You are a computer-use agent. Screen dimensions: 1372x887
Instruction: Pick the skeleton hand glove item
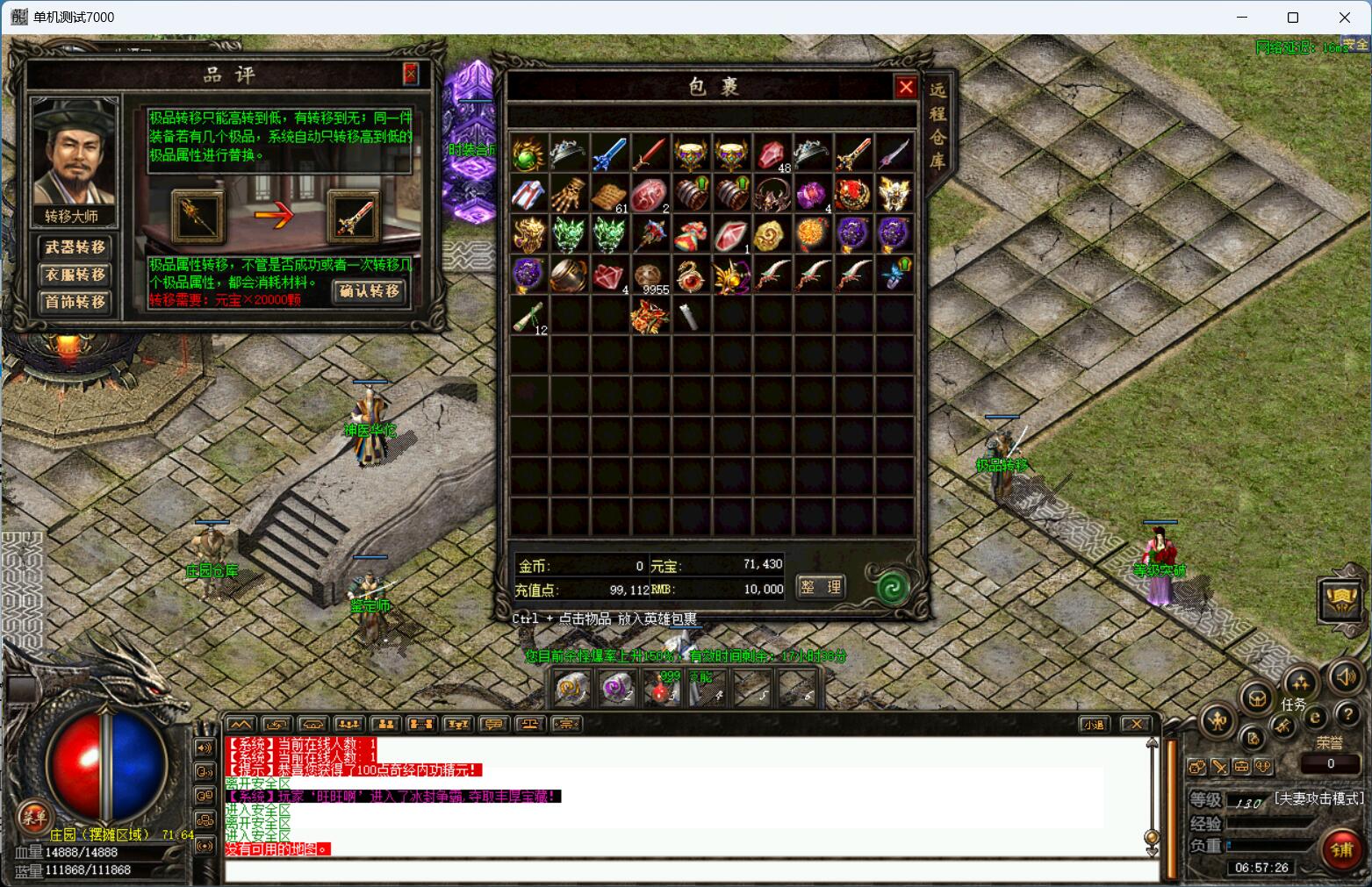[569, 192]
